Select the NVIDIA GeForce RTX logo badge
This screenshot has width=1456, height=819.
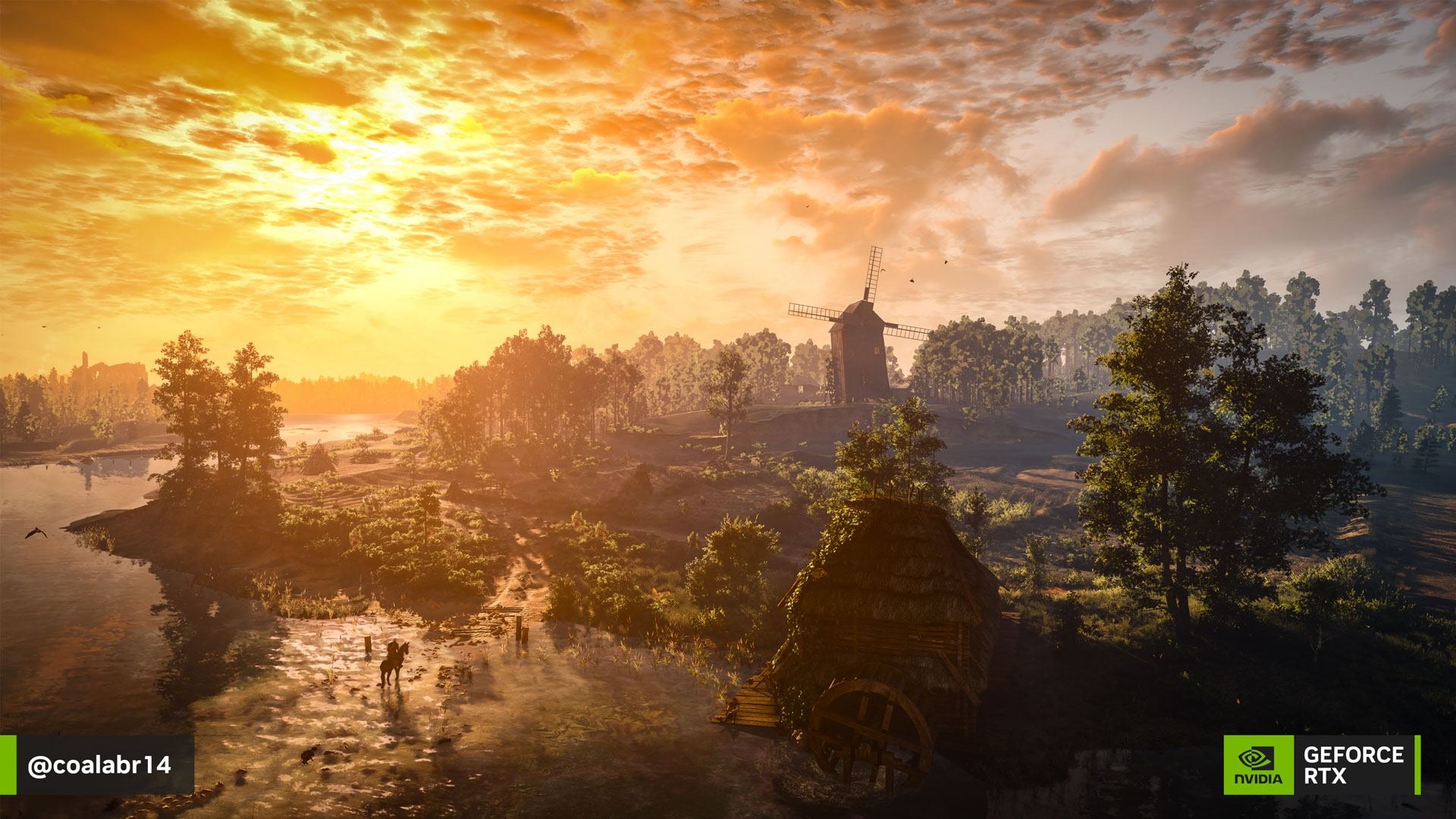tap(1322, 765)
